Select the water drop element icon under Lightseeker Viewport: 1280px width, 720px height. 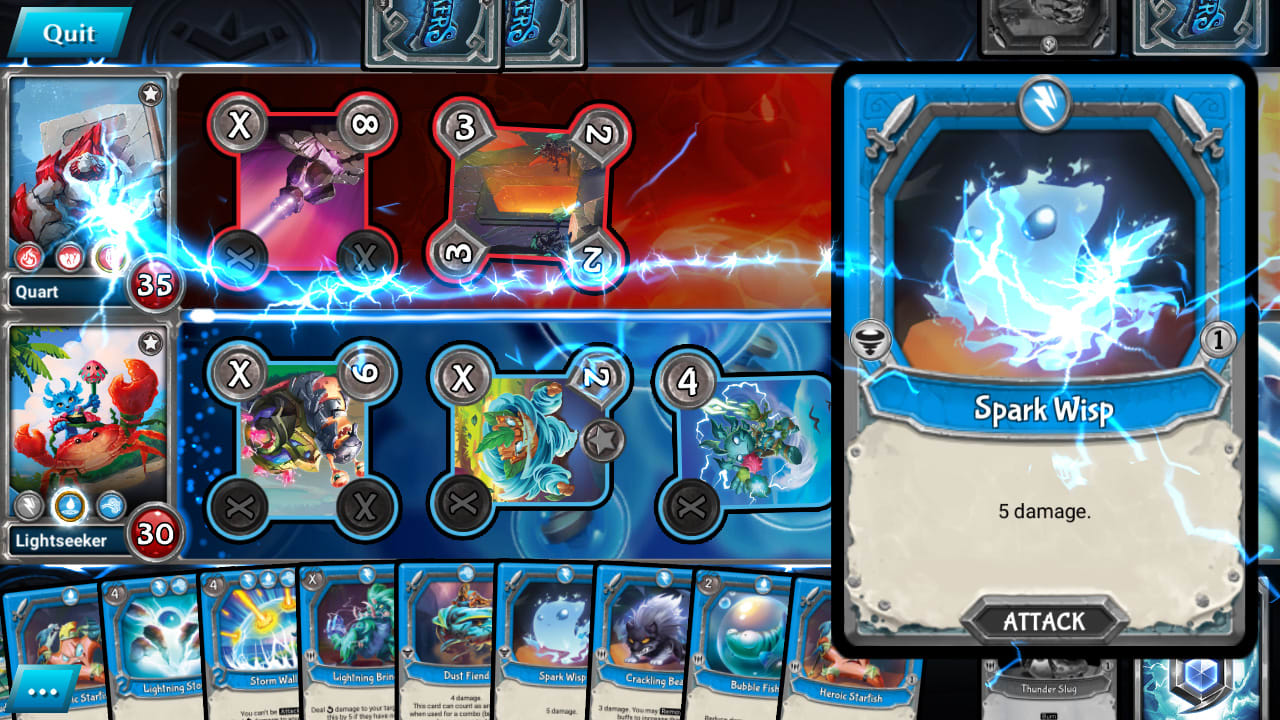pyautogui.click(x=70, y=505)
